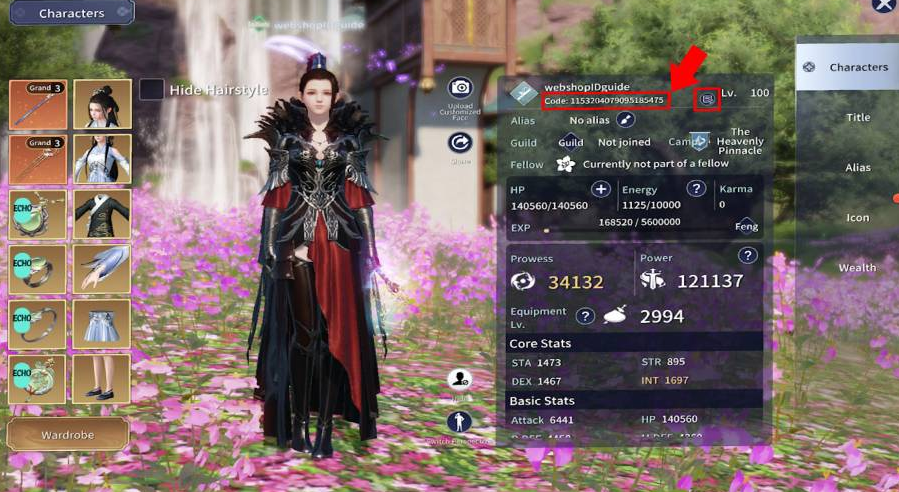Toggle the Hide Hairstyle checkbox
This screenshot has width=899, height=492.
point(152,90)
